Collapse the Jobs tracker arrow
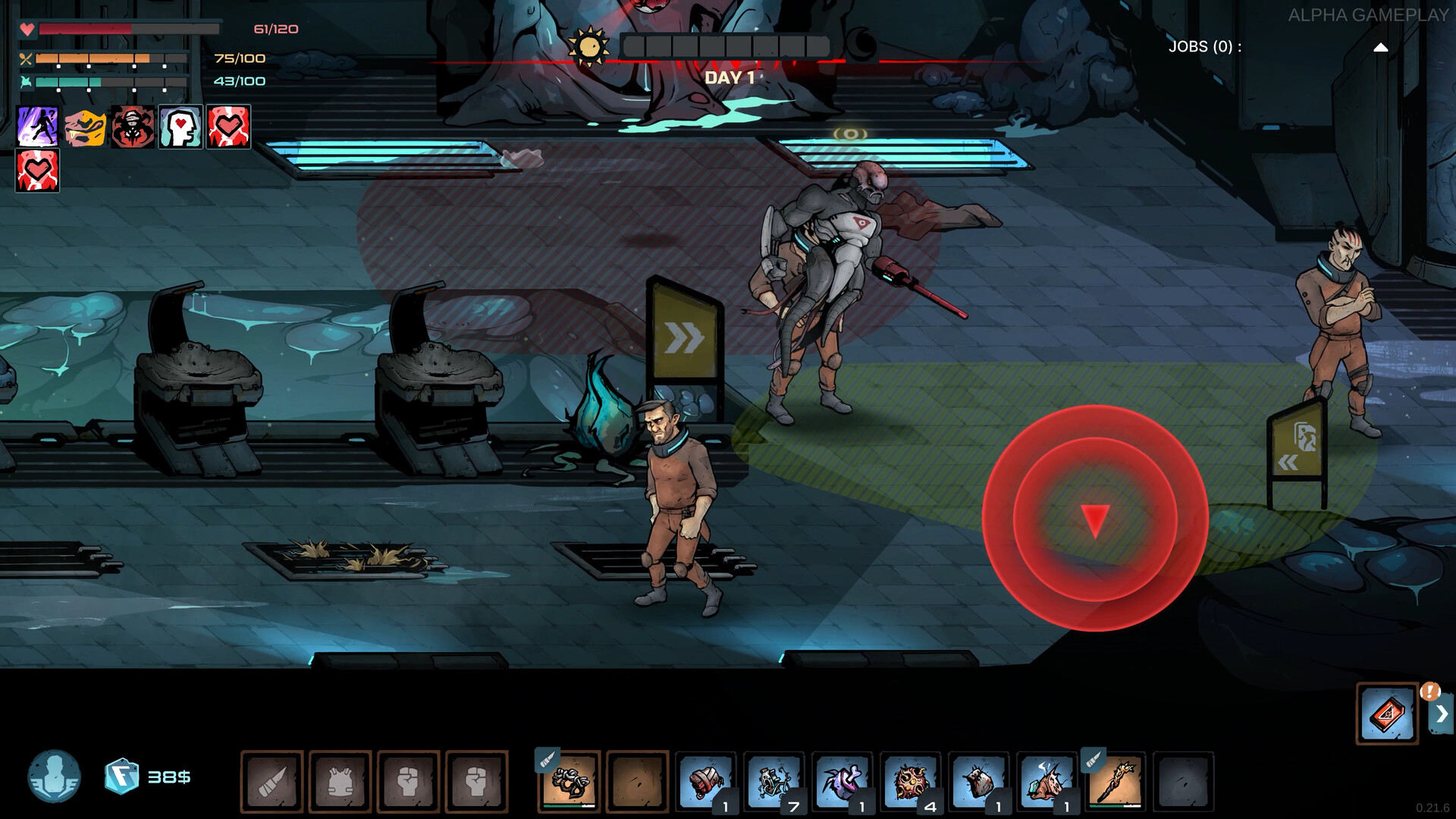This screenshot has width=1456, height=819. [1380, 47]
